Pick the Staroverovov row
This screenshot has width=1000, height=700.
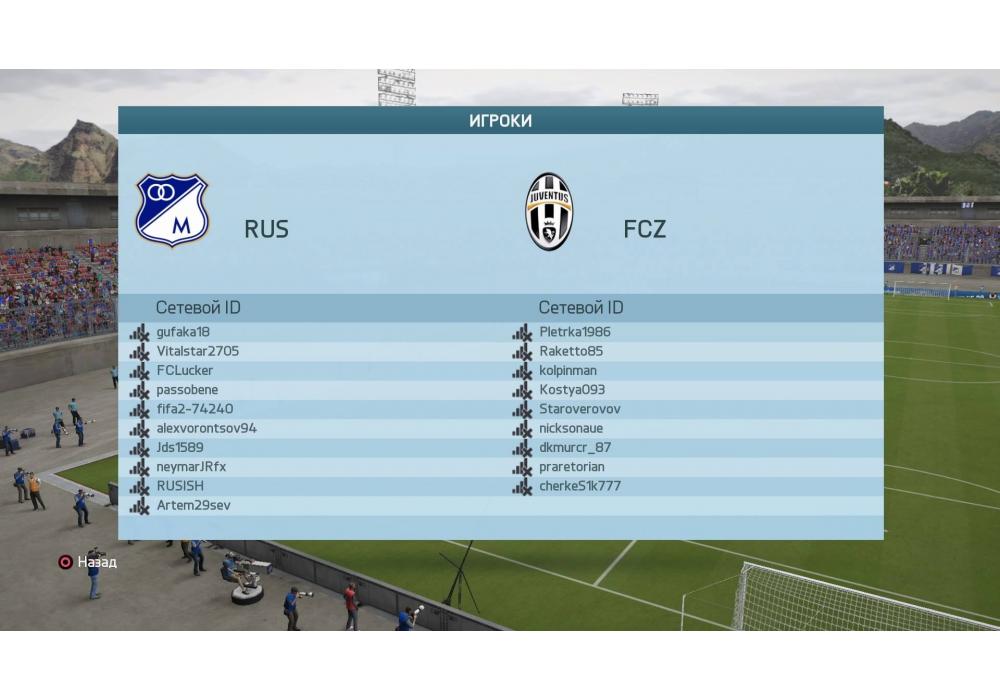click(579, 409)
